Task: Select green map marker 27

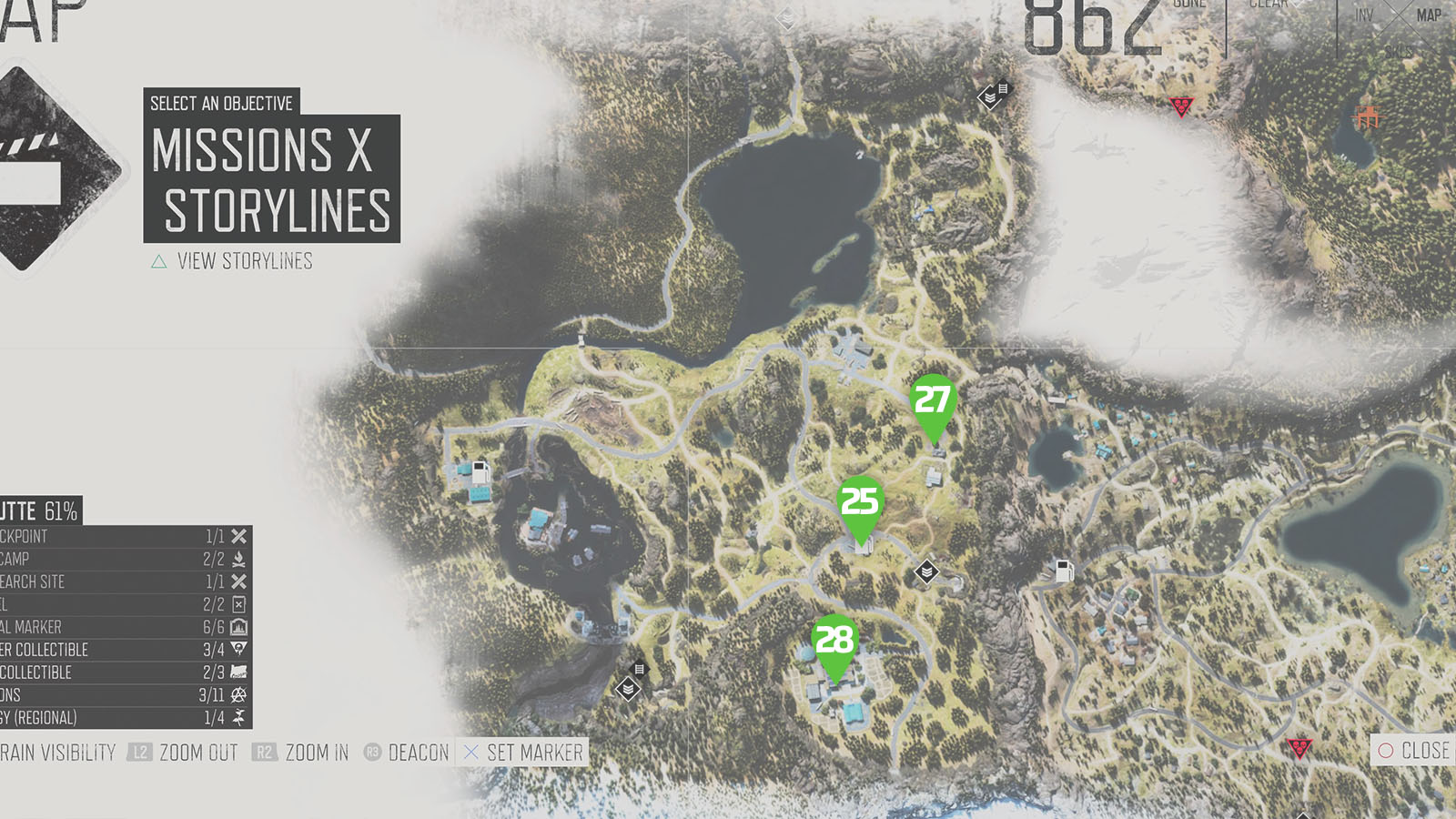Action: 933,402
